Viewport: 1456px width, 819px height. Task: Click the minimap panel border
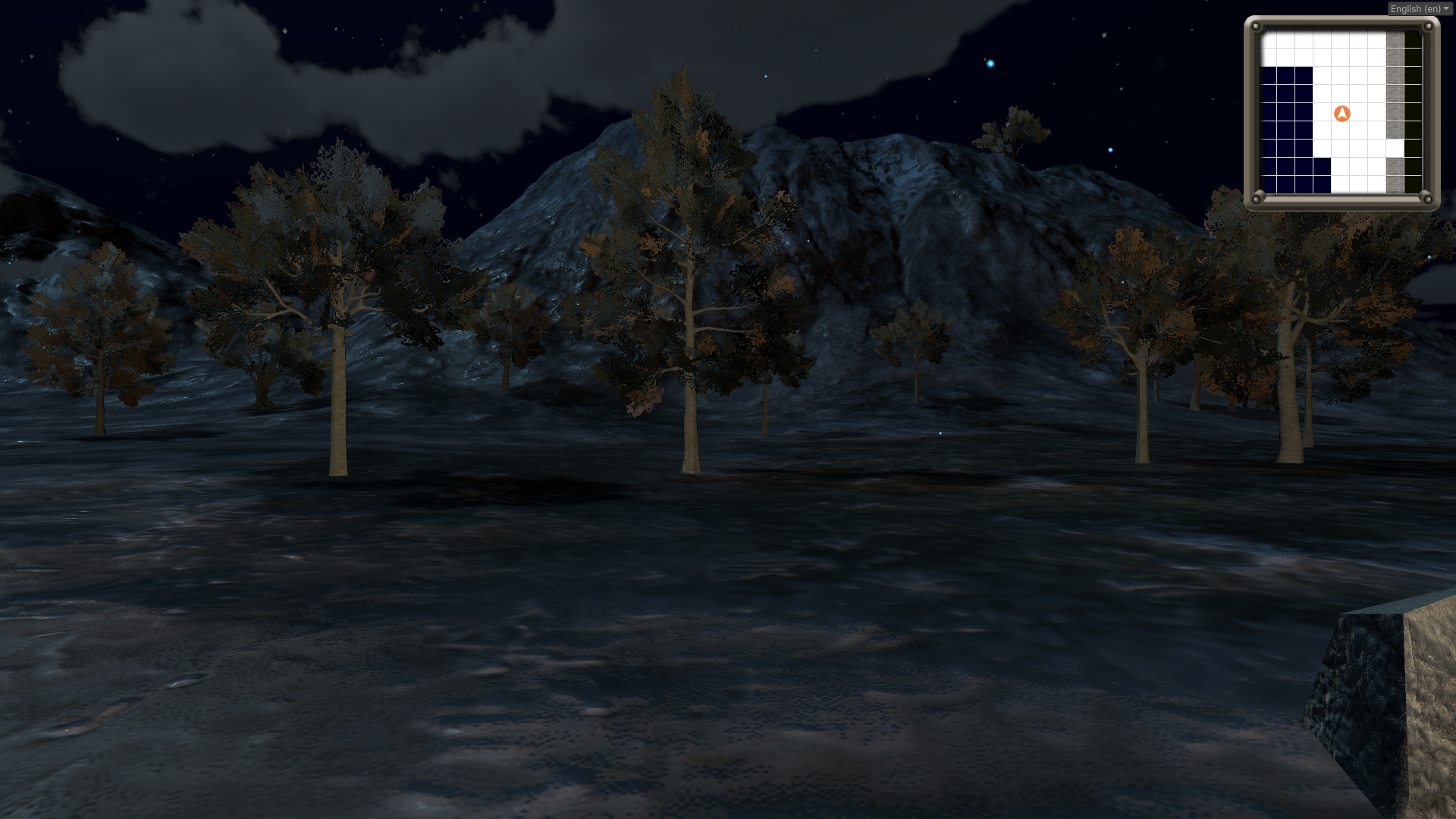point(1250,112)
